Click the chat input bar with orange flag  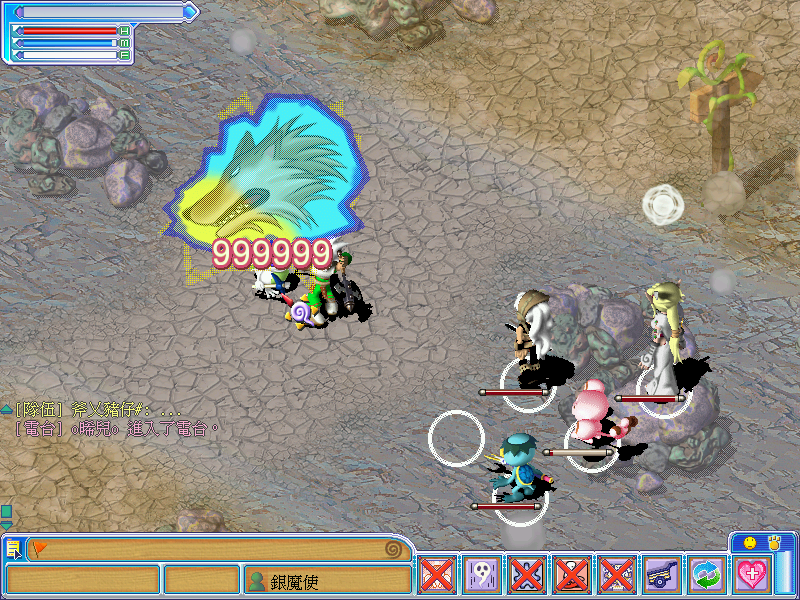click(210, 549)
